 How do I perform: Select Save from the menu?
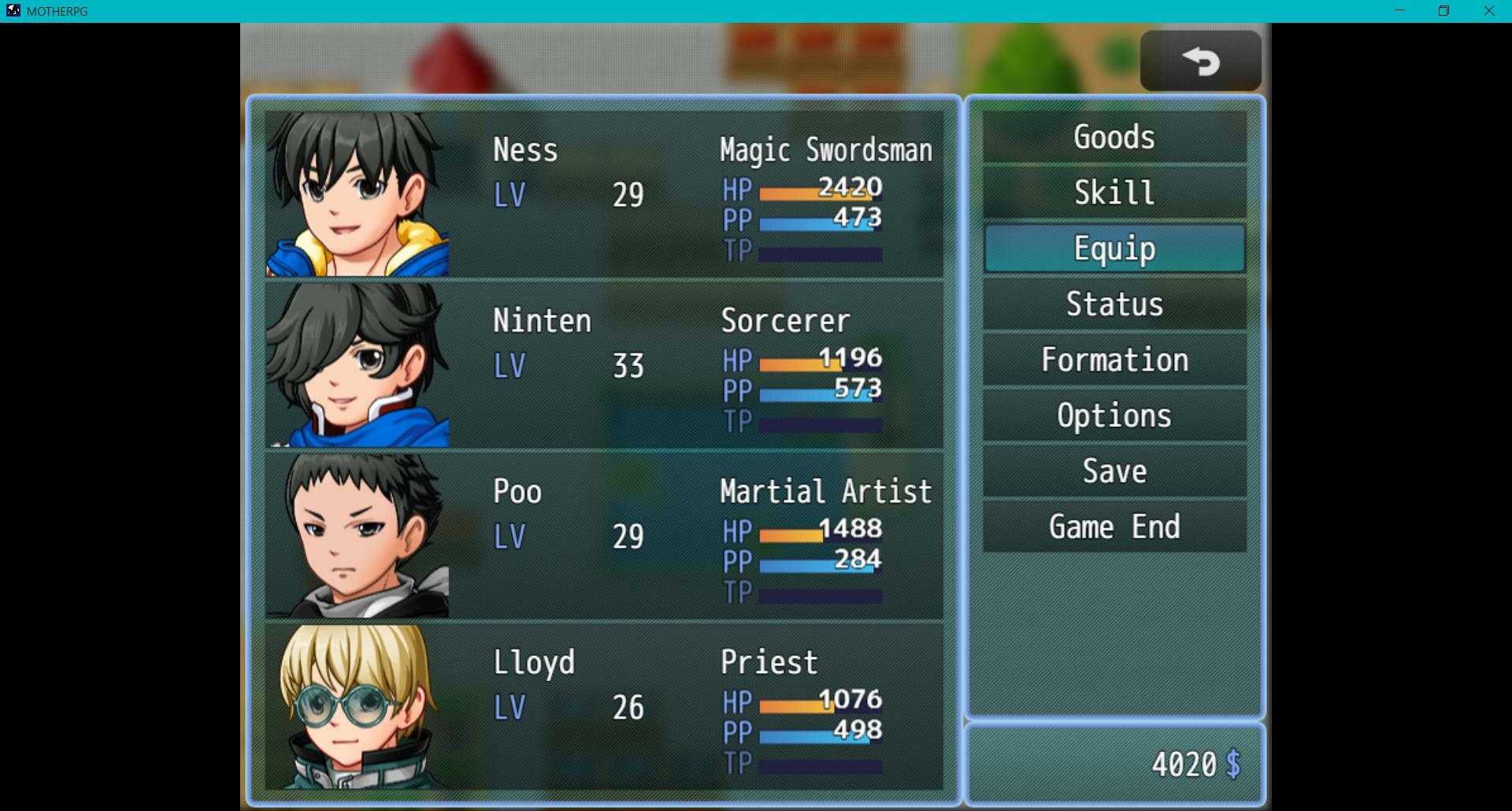[1114, 472]
